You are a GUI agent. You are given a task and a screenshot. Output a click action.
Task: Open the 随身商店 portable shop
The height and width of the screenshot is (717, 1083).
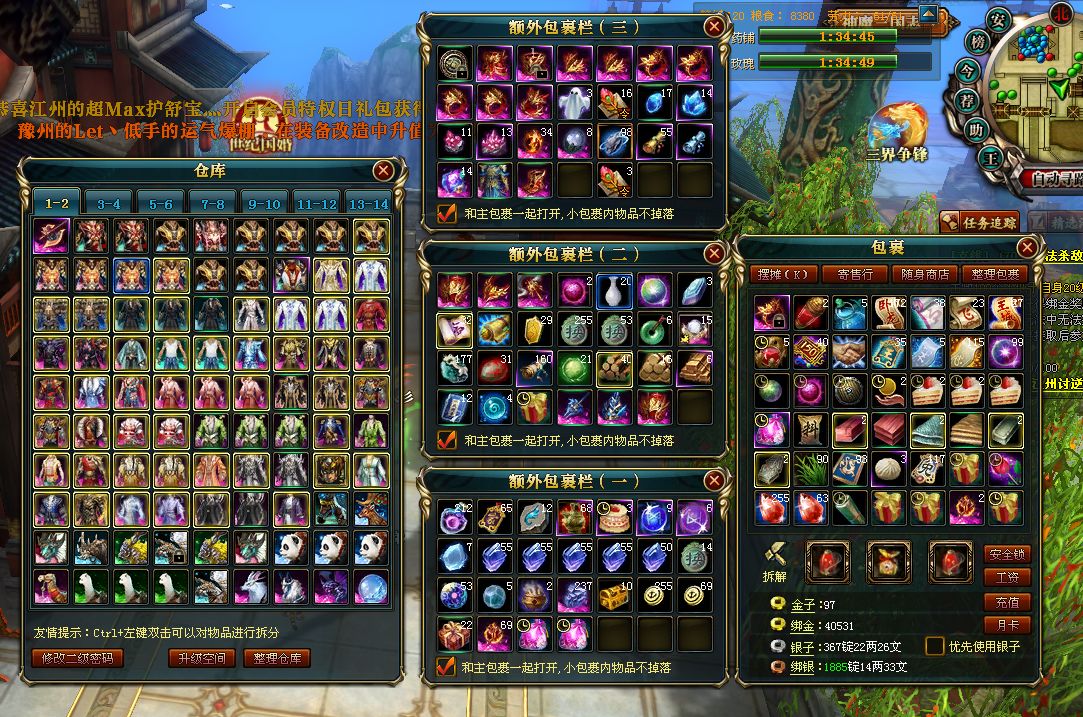click(924, 274)
